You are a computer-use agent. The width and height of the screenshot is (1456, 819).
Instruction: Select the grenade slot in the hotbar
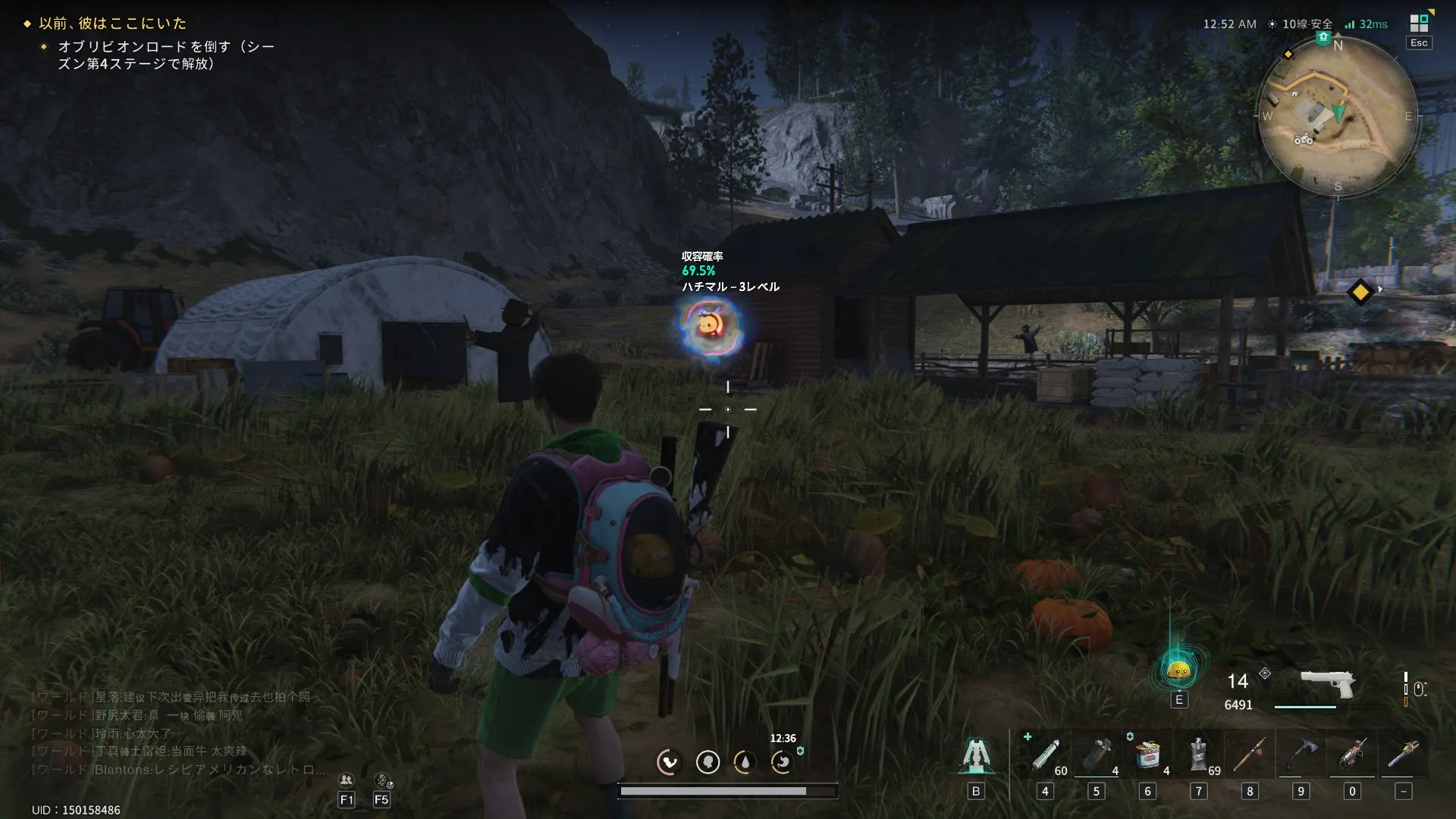pyautogui.click(x=1097, y=755)
